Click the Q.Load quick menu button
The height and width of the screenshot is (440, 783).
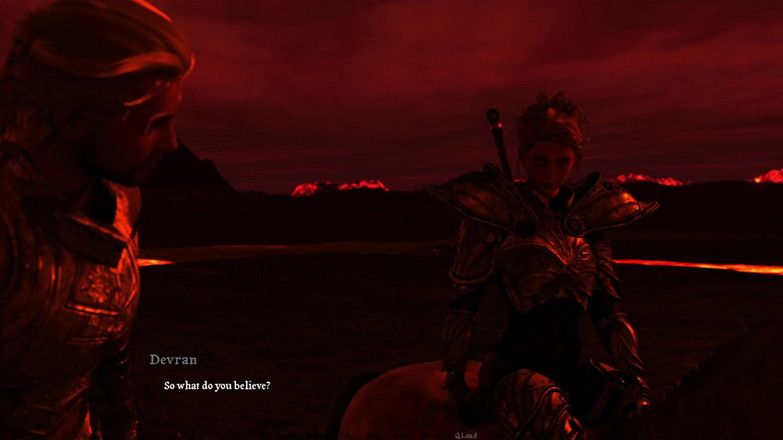coord(466,435)
